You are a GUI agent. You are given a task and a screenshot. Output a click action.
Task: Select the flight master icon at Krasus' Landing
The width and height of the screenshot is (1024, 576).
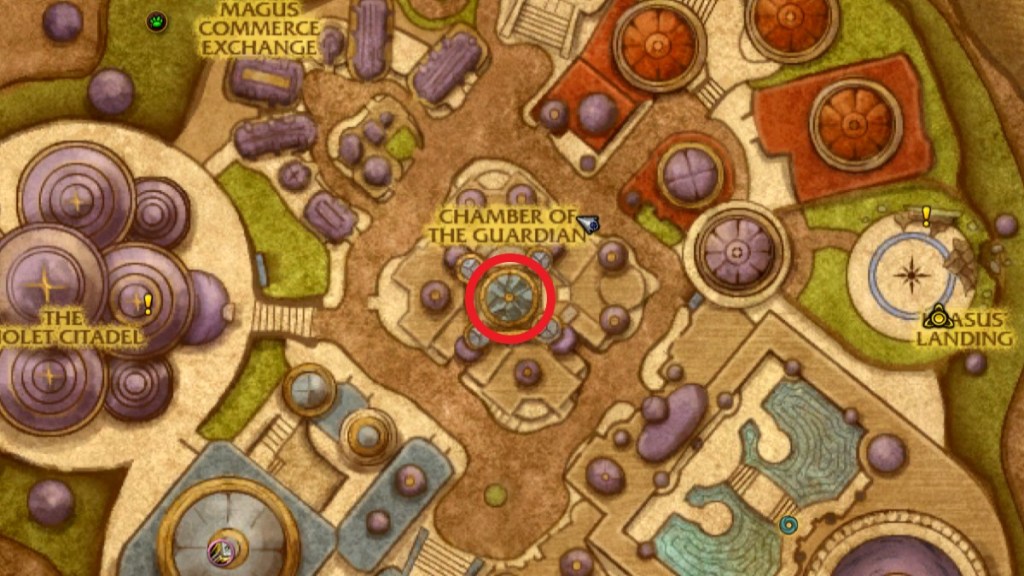(x=938, y=319)
